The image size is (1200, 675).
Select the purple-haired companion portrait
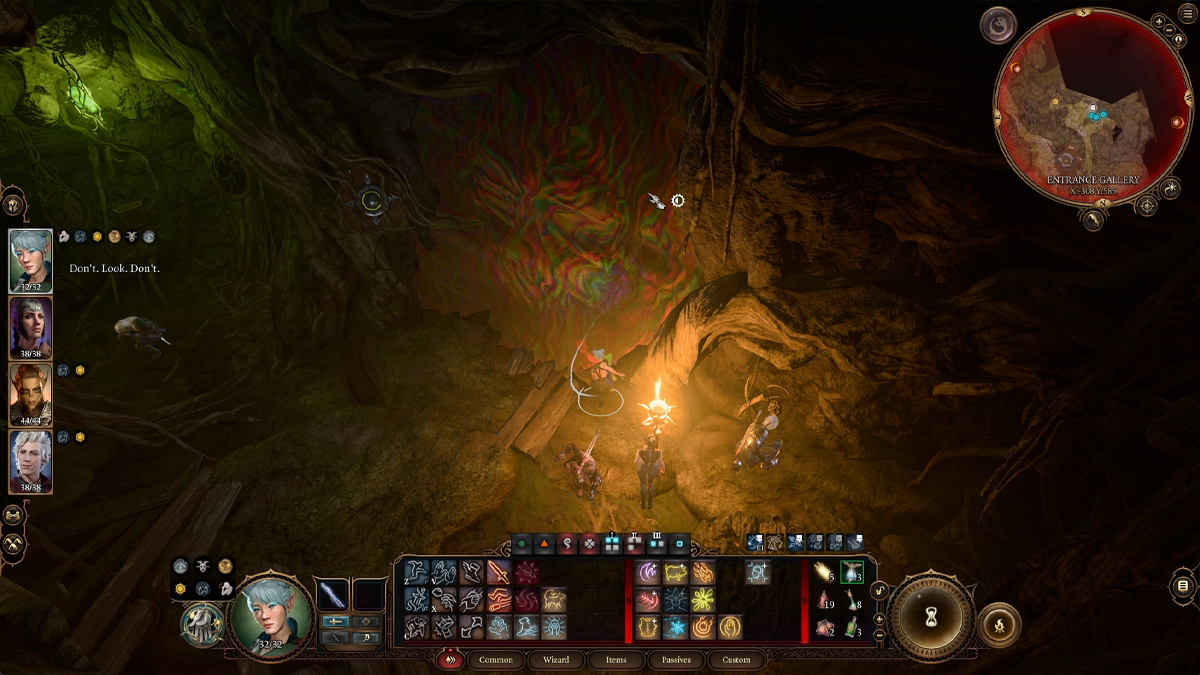30,328
